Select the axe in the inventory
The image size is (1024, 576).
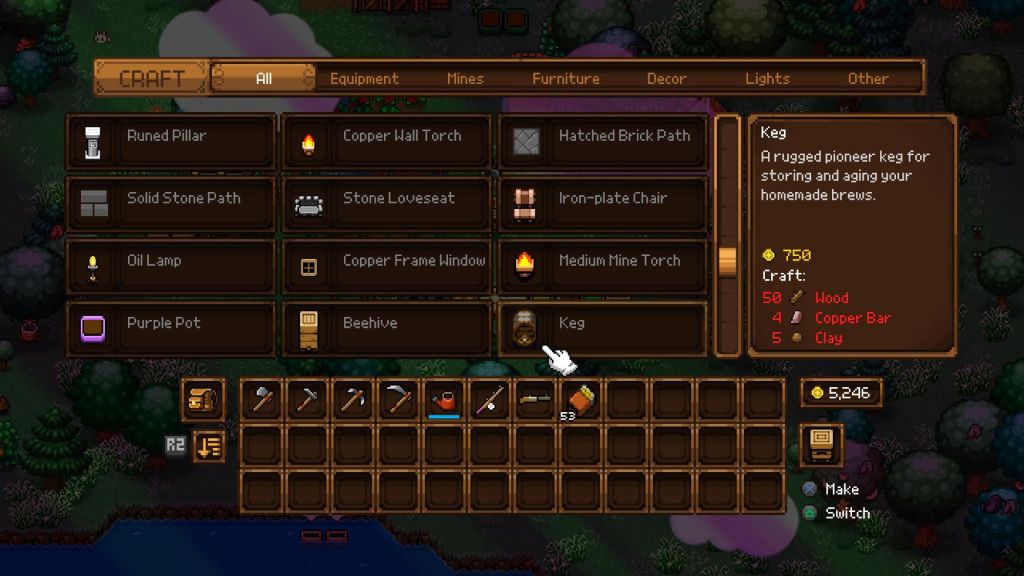pos(263,400)
